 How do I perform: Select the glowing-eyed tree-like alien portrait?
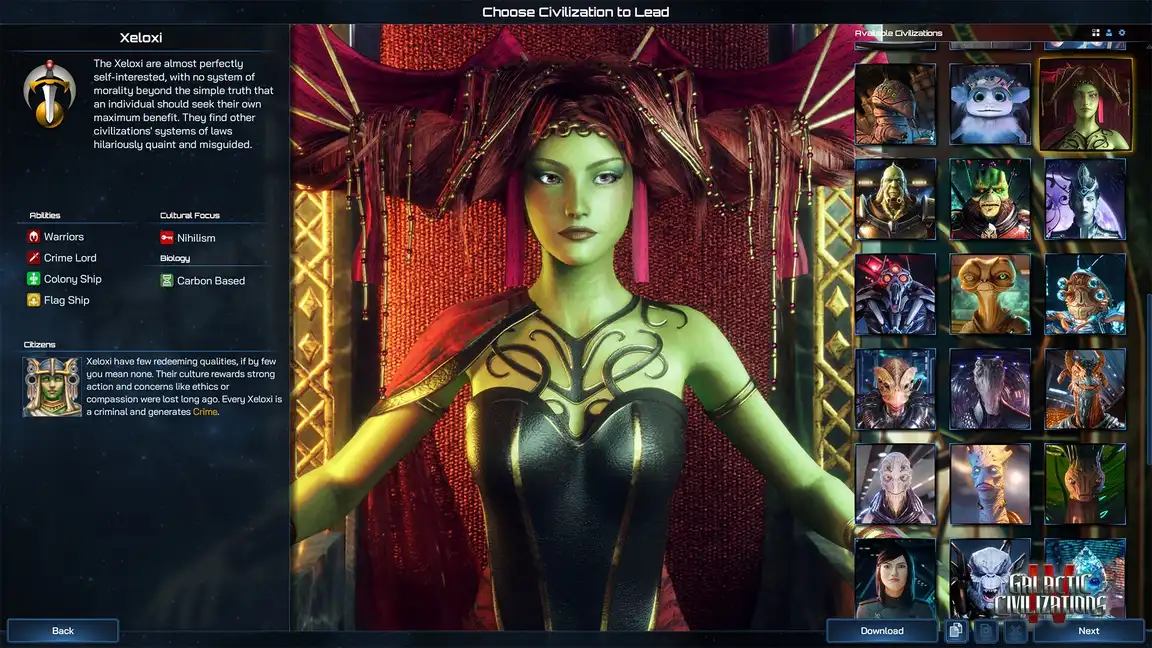tap(990, 484)
